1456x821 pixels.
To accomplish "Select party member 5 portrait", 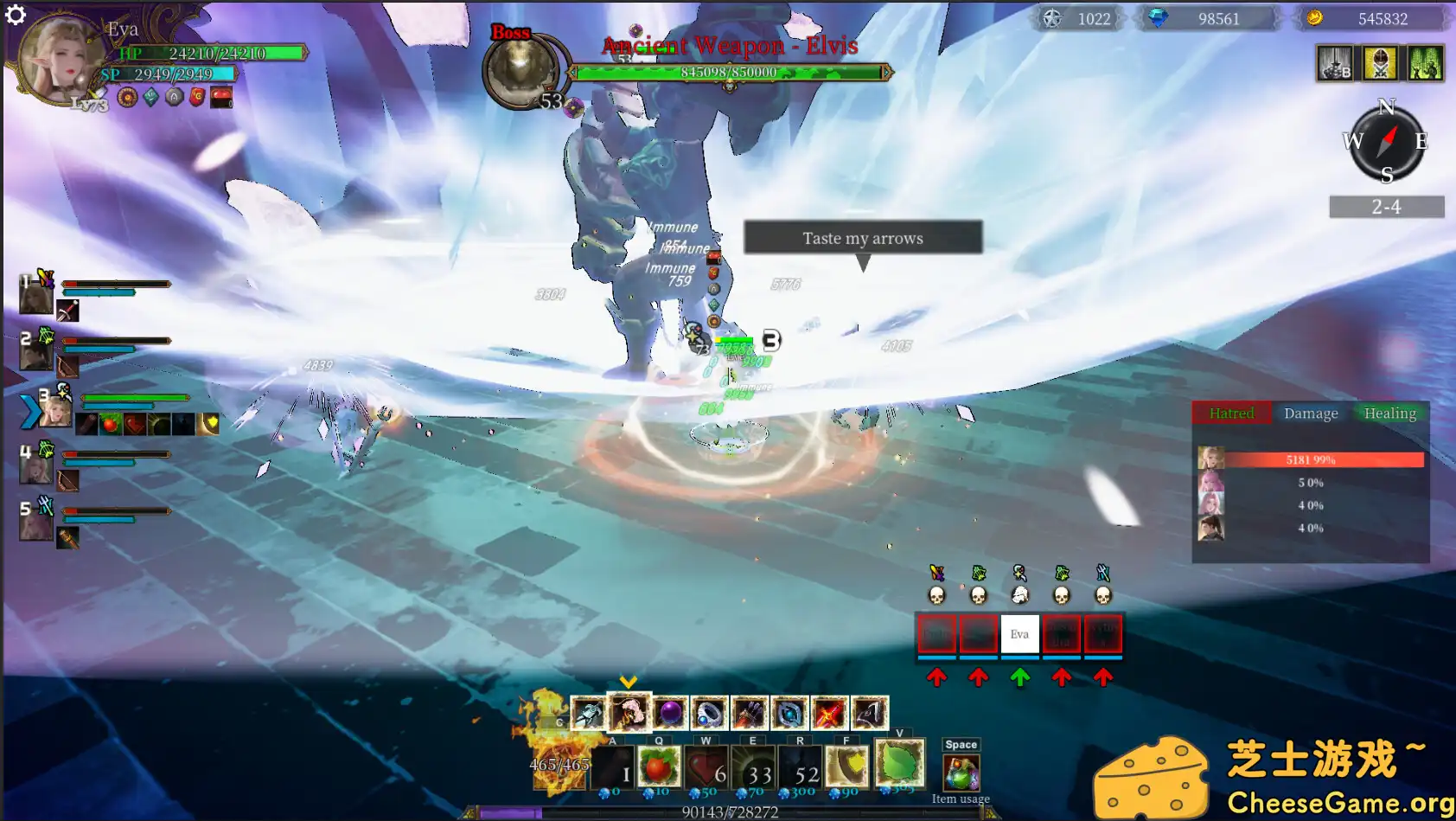I will 35,523.
